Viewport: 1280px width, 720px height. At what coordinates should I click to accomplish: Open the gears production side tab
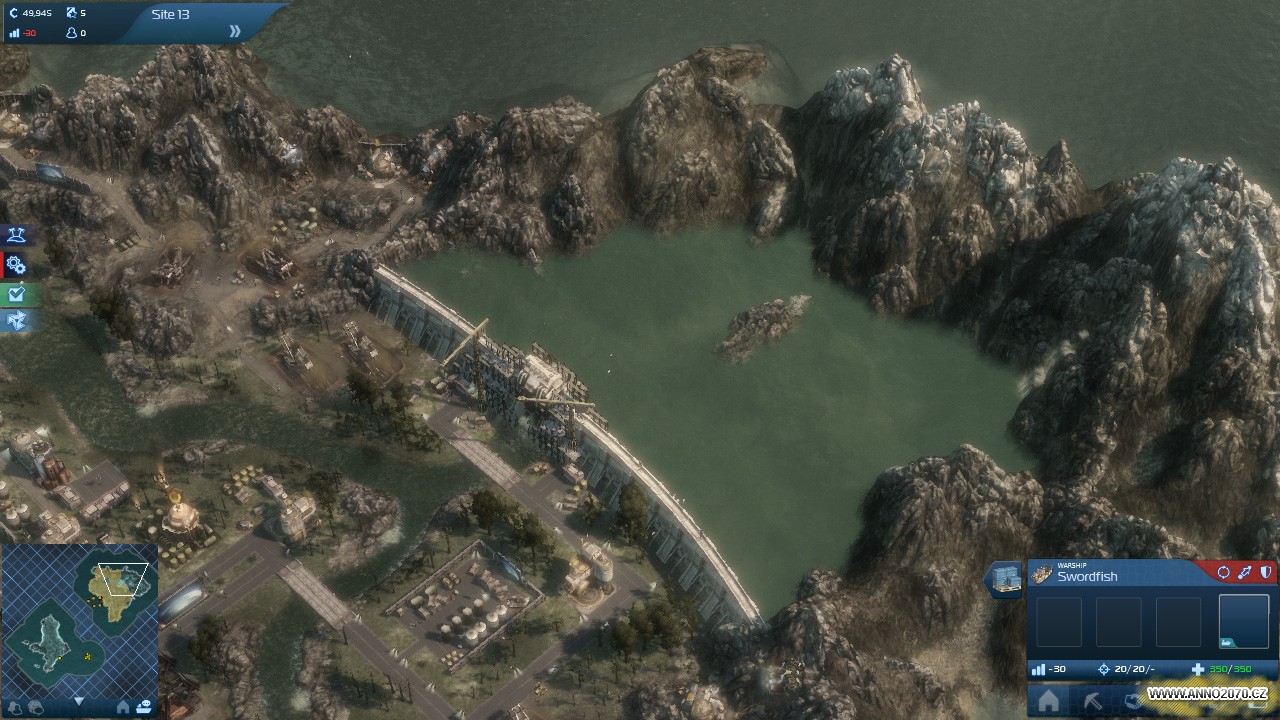point(16,265)
